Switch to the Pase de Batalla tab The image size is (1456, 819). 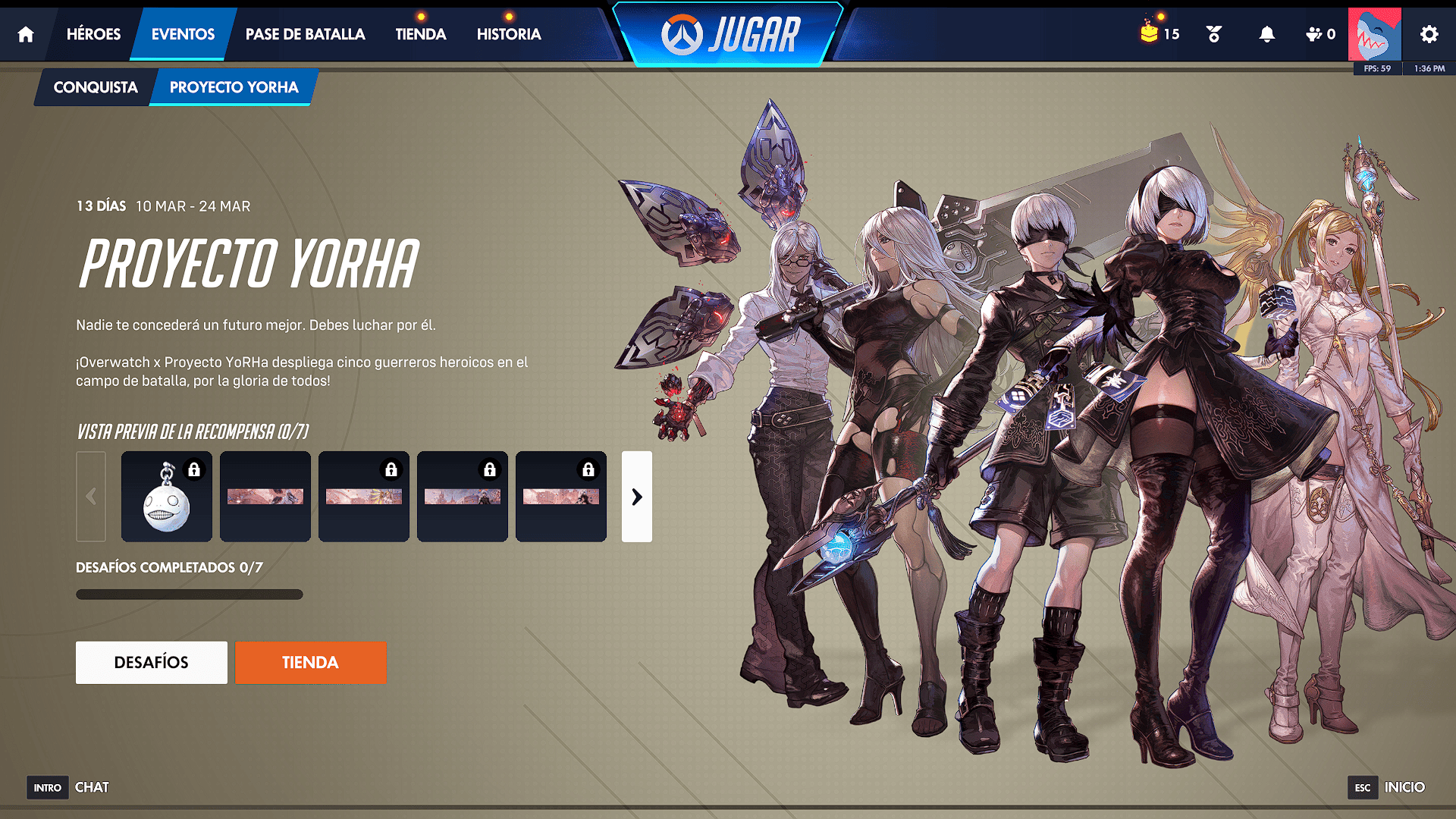(x=305, y=34)
